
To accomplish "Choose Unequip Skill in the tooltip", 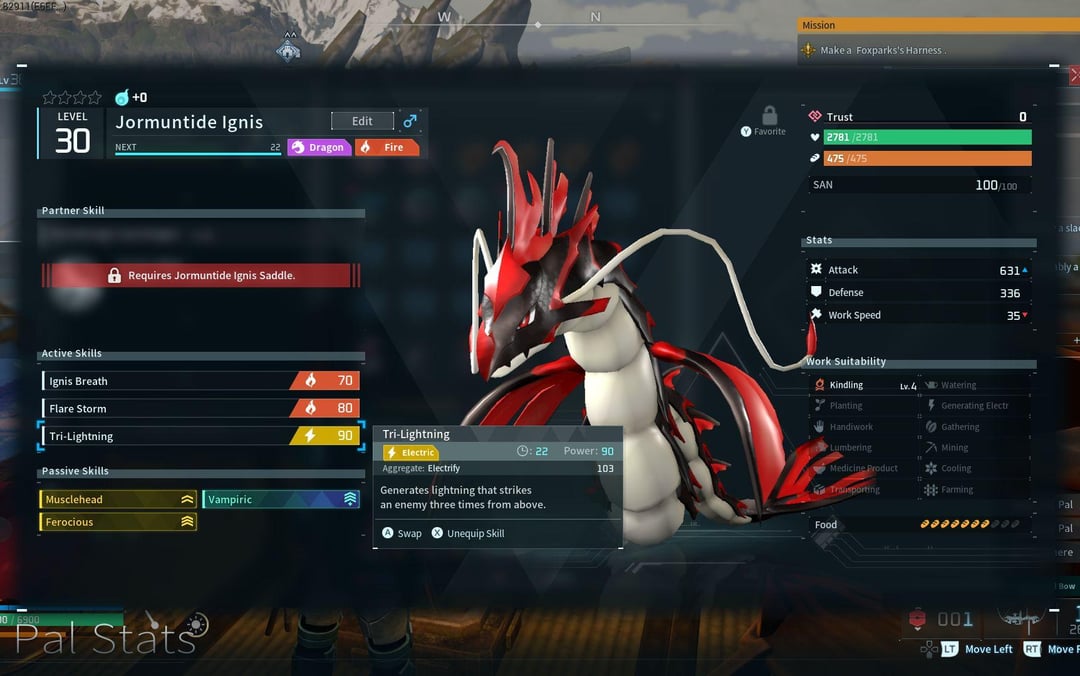I will point(468,533).
